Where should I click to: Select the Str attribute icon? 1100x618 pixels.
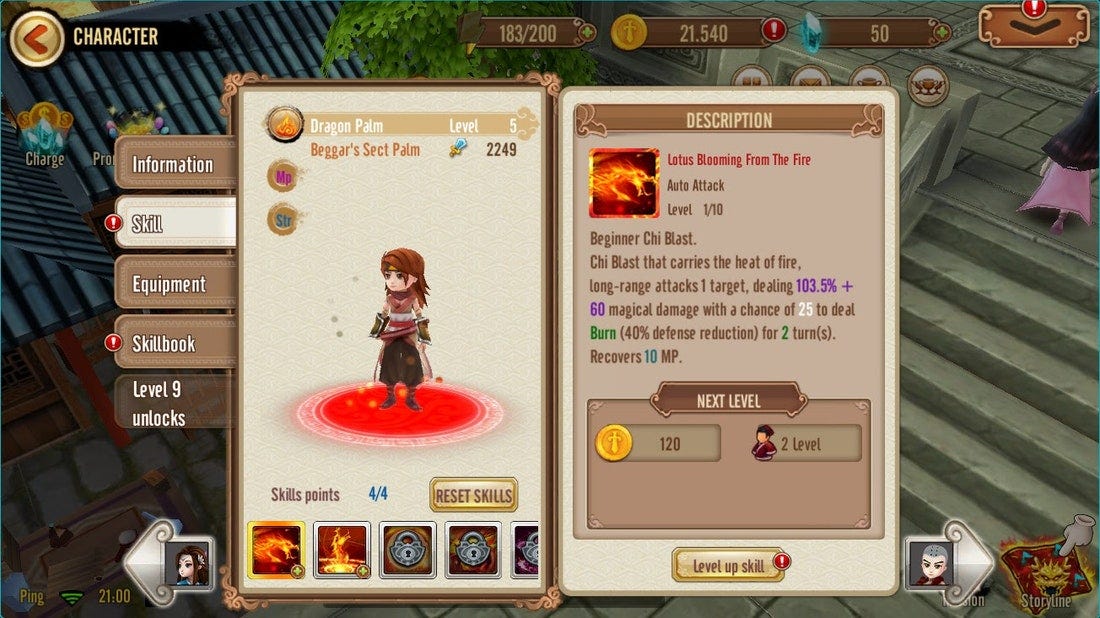click(282, 219)
